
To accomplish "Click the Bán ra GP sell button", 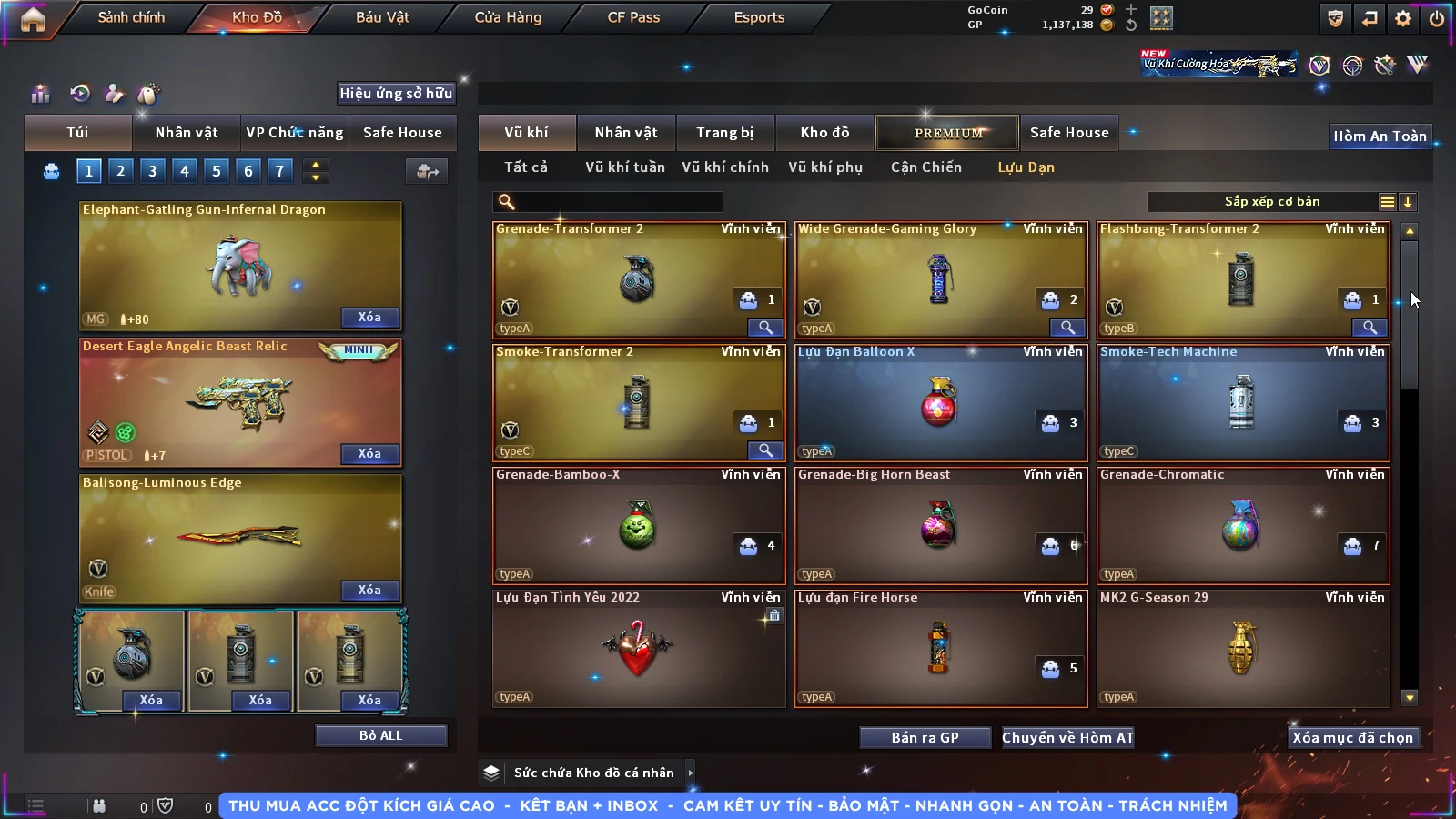I will 925,737.
